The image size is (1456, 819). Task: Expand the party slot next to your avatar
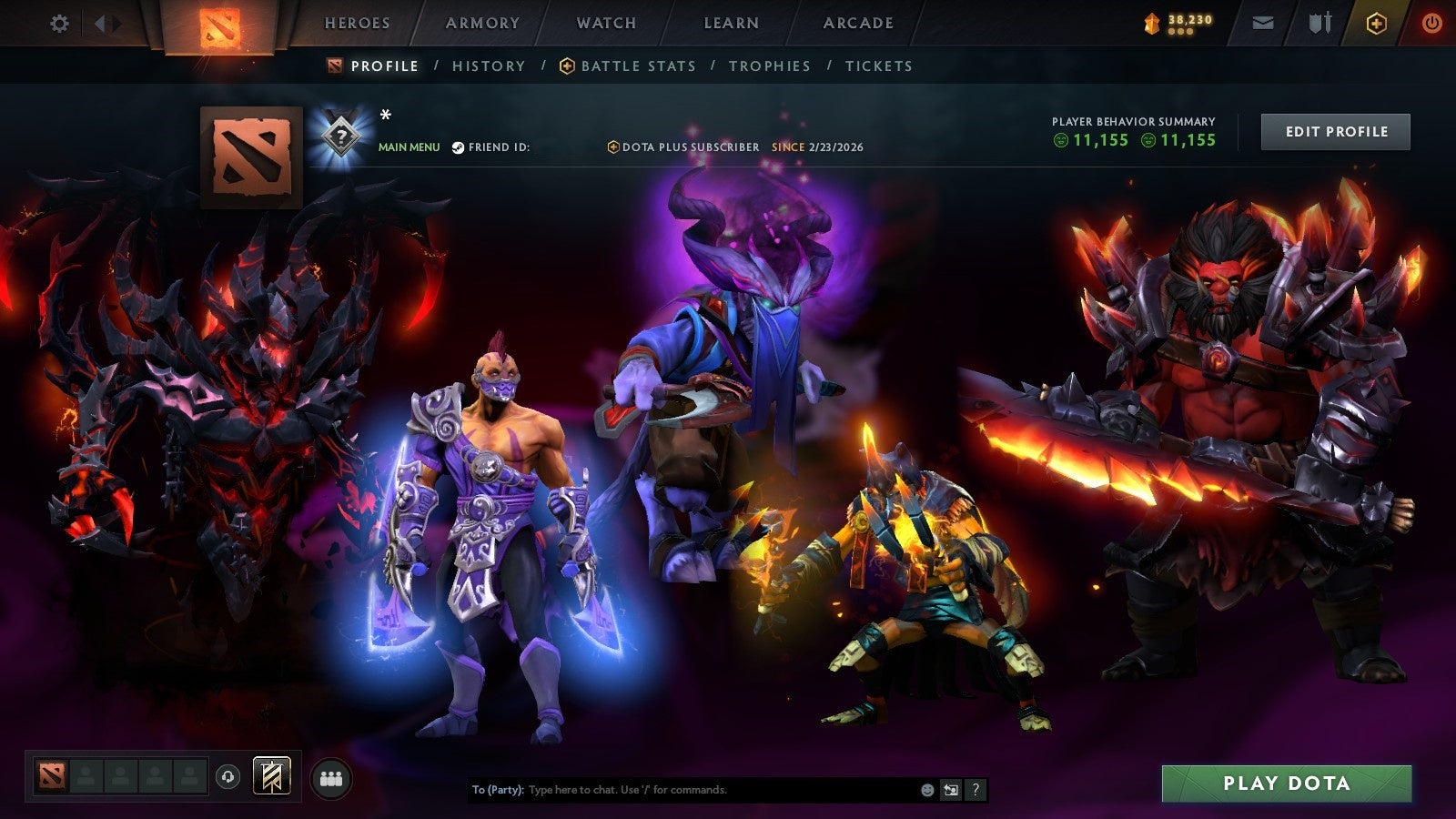point(86,775)
